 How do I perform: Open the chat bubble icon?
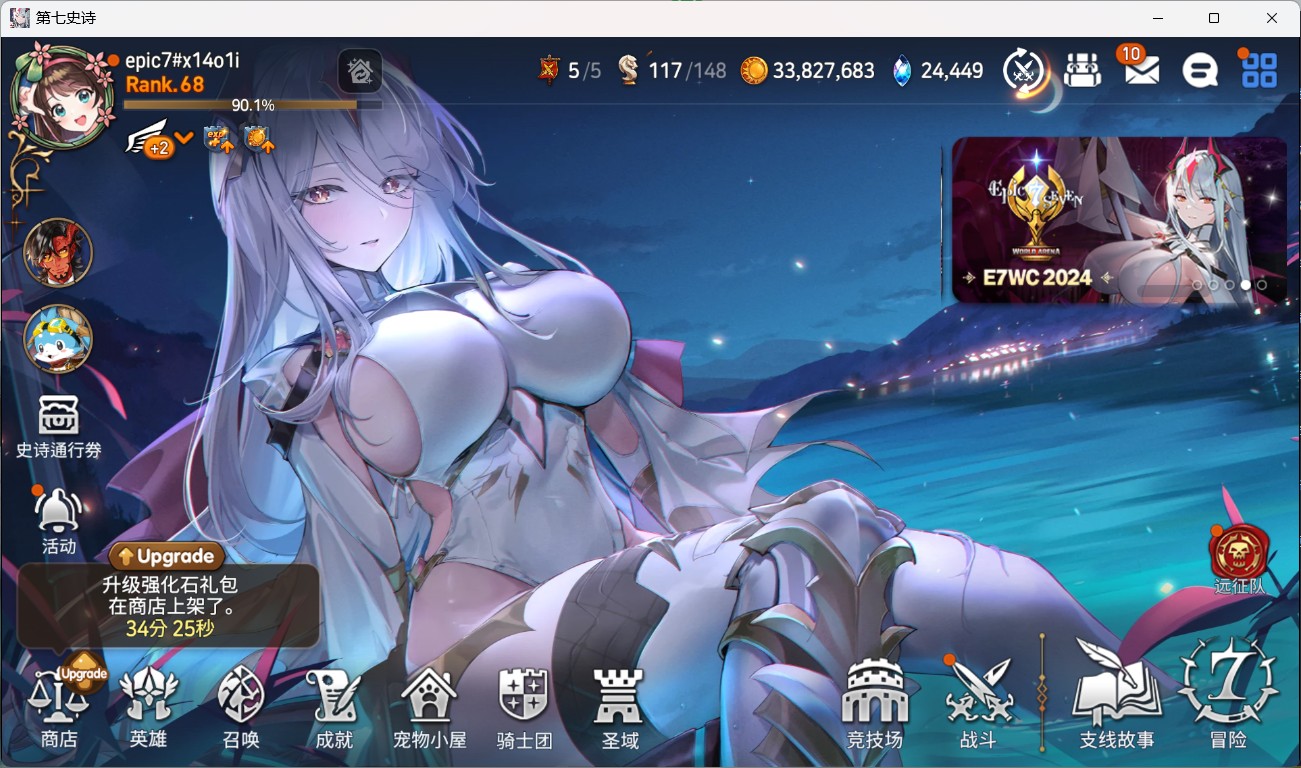[x=1200, y=70]
